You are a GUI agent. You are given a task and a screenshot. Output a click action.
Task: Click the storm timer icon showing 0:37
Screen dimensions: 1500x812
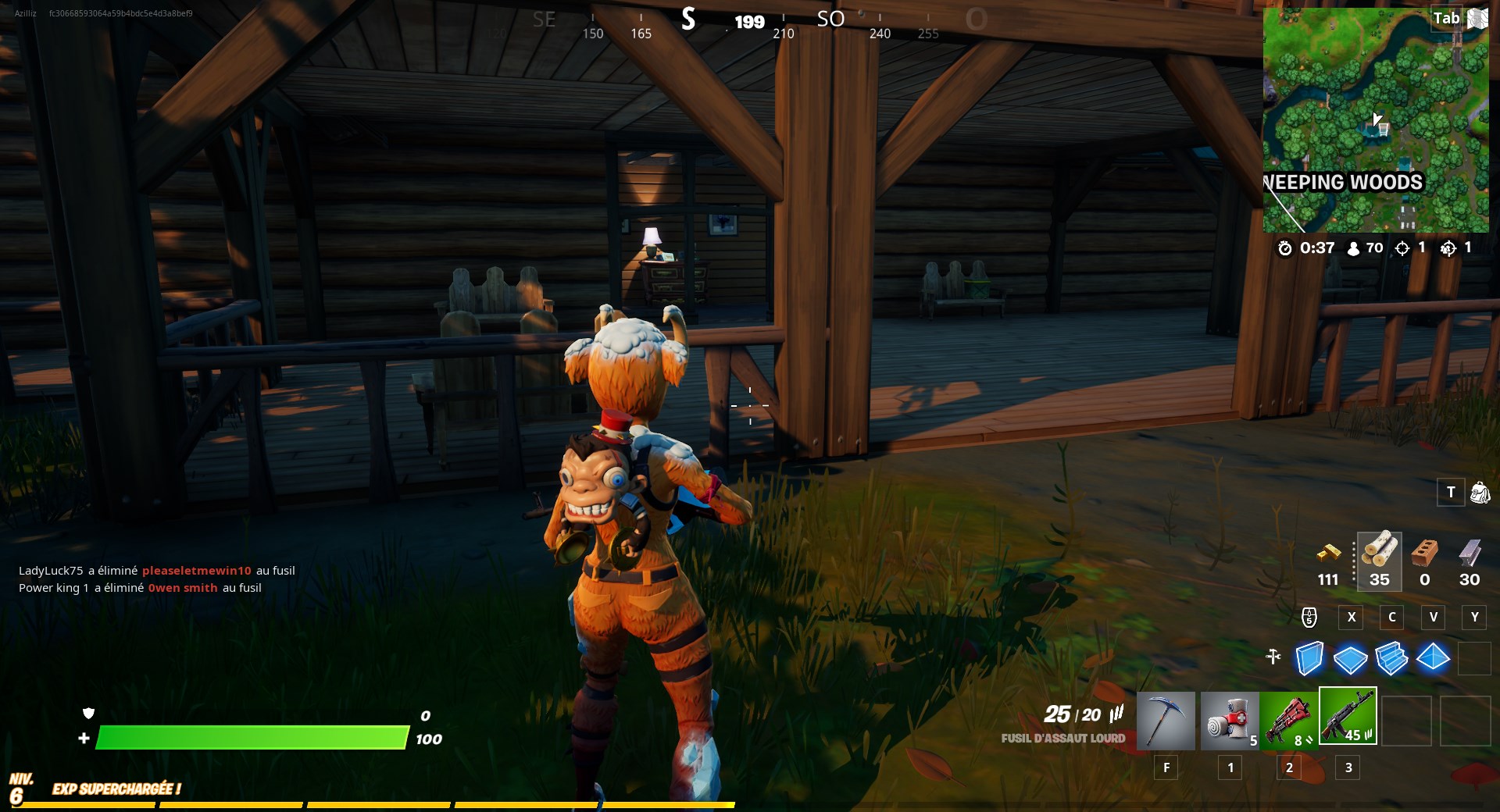pyautogui.click(x=1287, y=248)
